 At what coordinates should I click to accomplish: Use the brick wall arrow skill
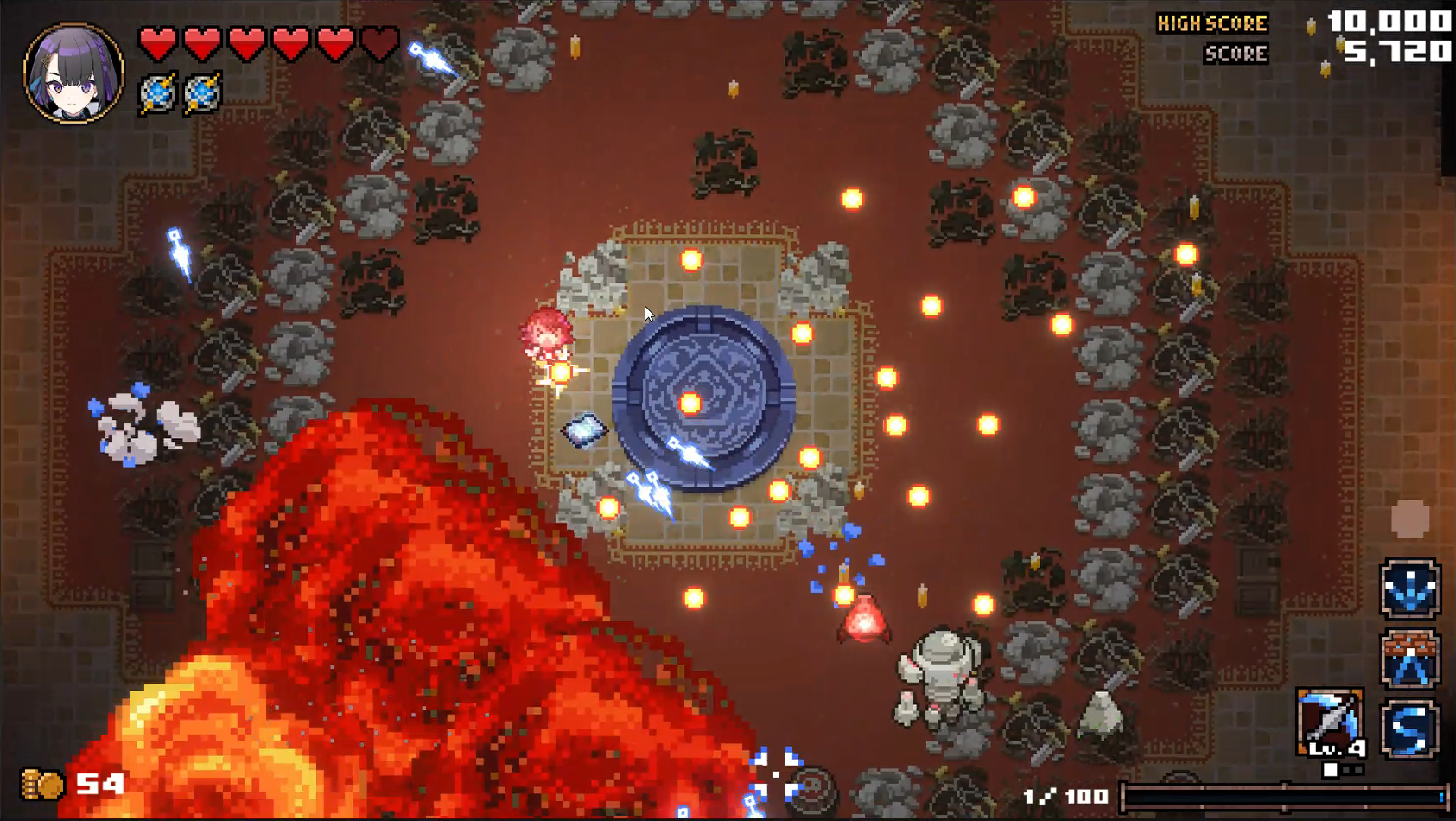(x=1409, y=659)
